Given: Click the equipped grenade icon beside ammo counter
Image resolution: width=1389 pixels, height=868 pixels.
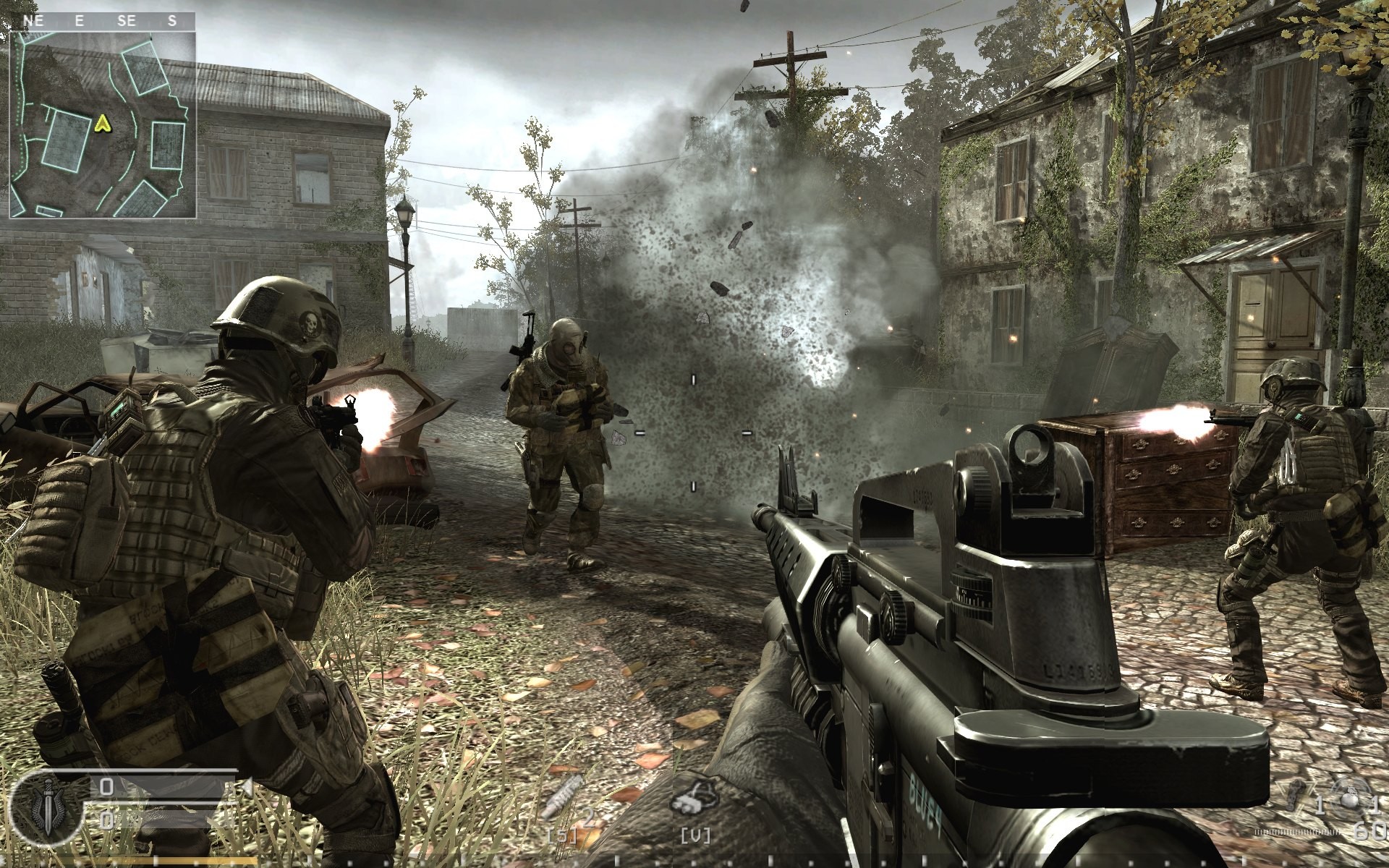Looking at the screenshot, I should point(1351,798).
